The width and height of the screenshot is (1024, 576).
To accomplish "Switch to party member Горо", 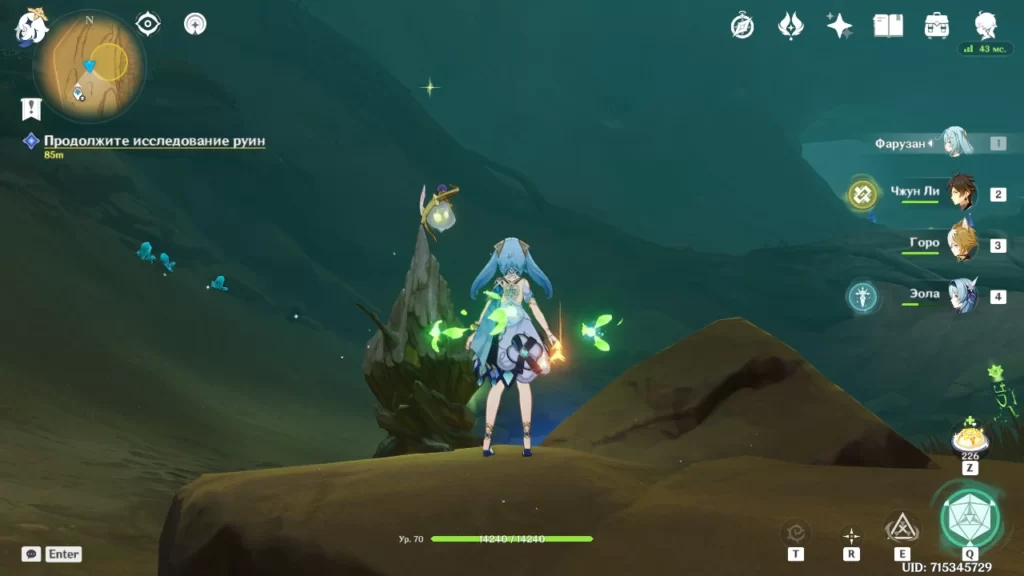I will [961, 244].
